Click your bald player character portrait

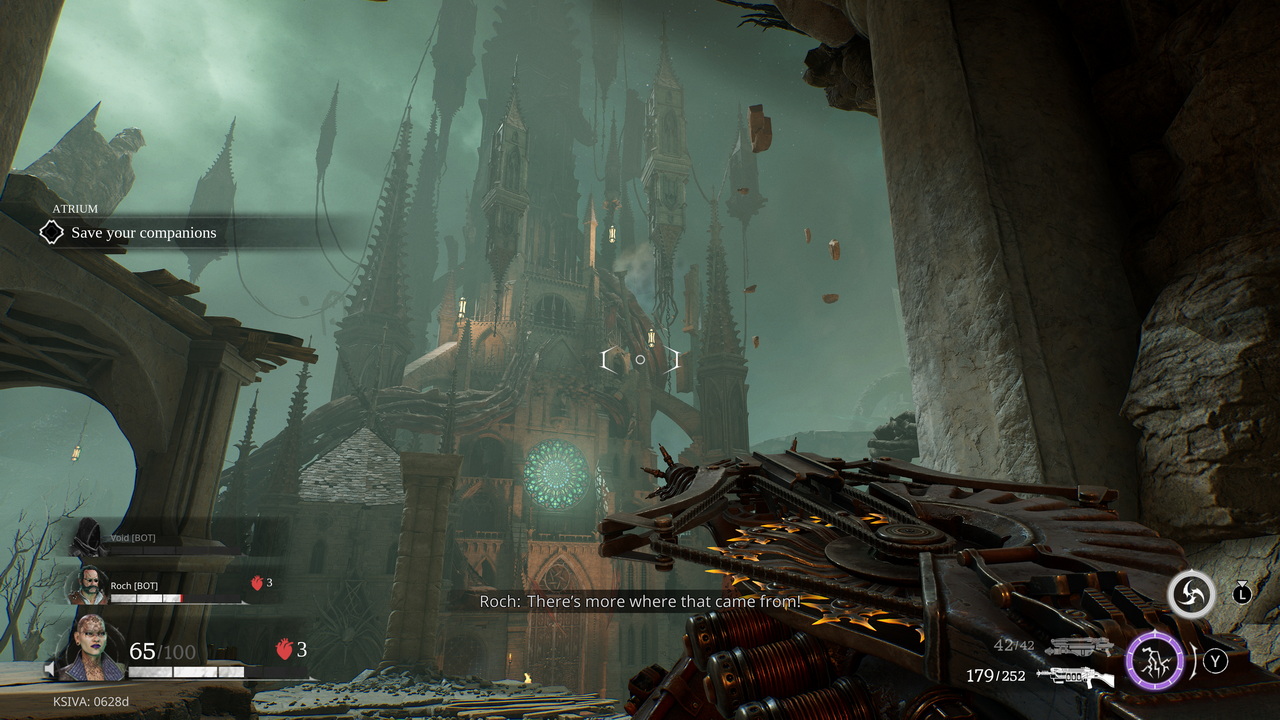pyautogui.click(x=95, y=648)
